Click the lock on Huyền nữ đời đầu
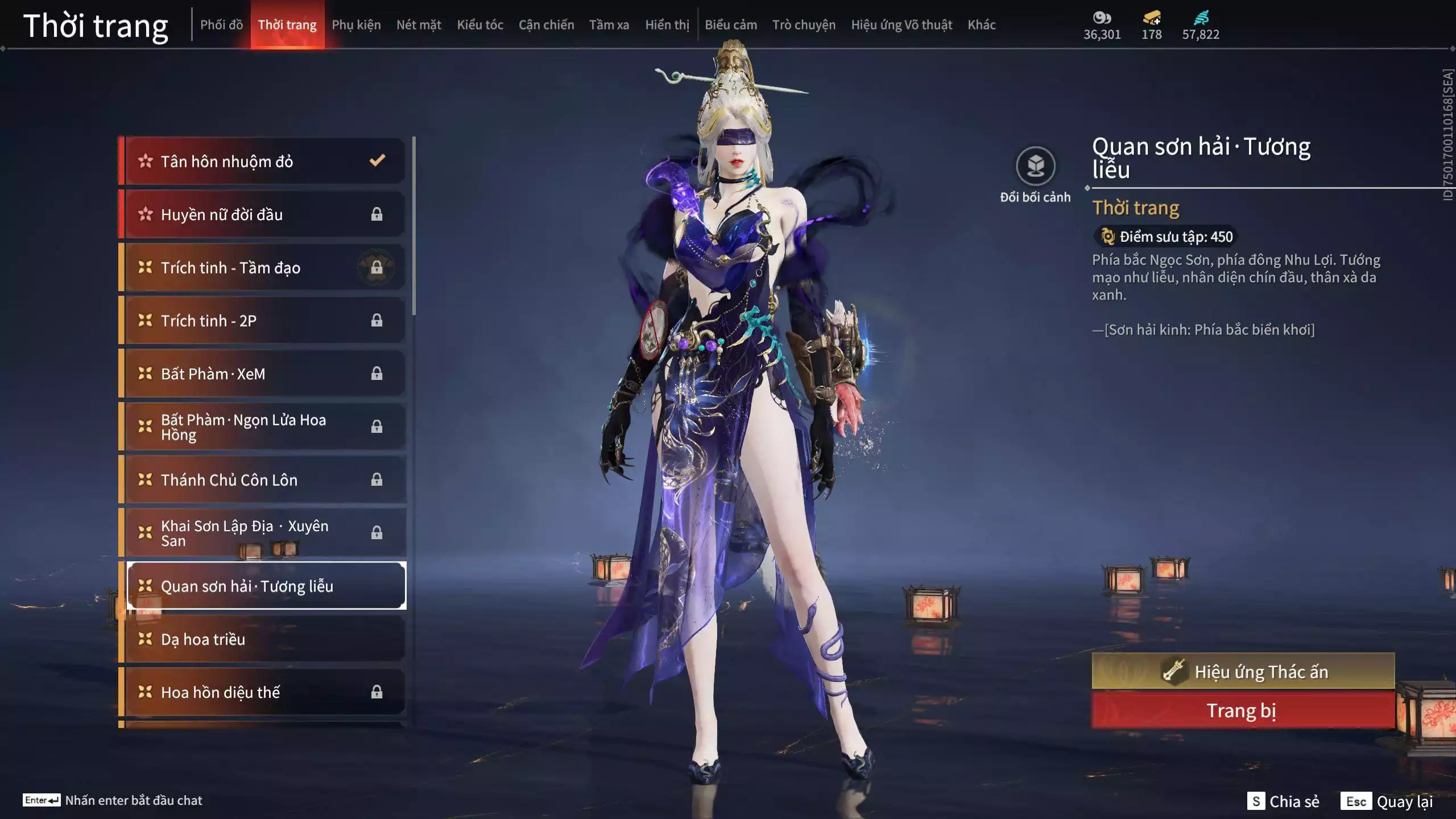Viewport: 1456px width, 819px height. [x=377, y=214]
